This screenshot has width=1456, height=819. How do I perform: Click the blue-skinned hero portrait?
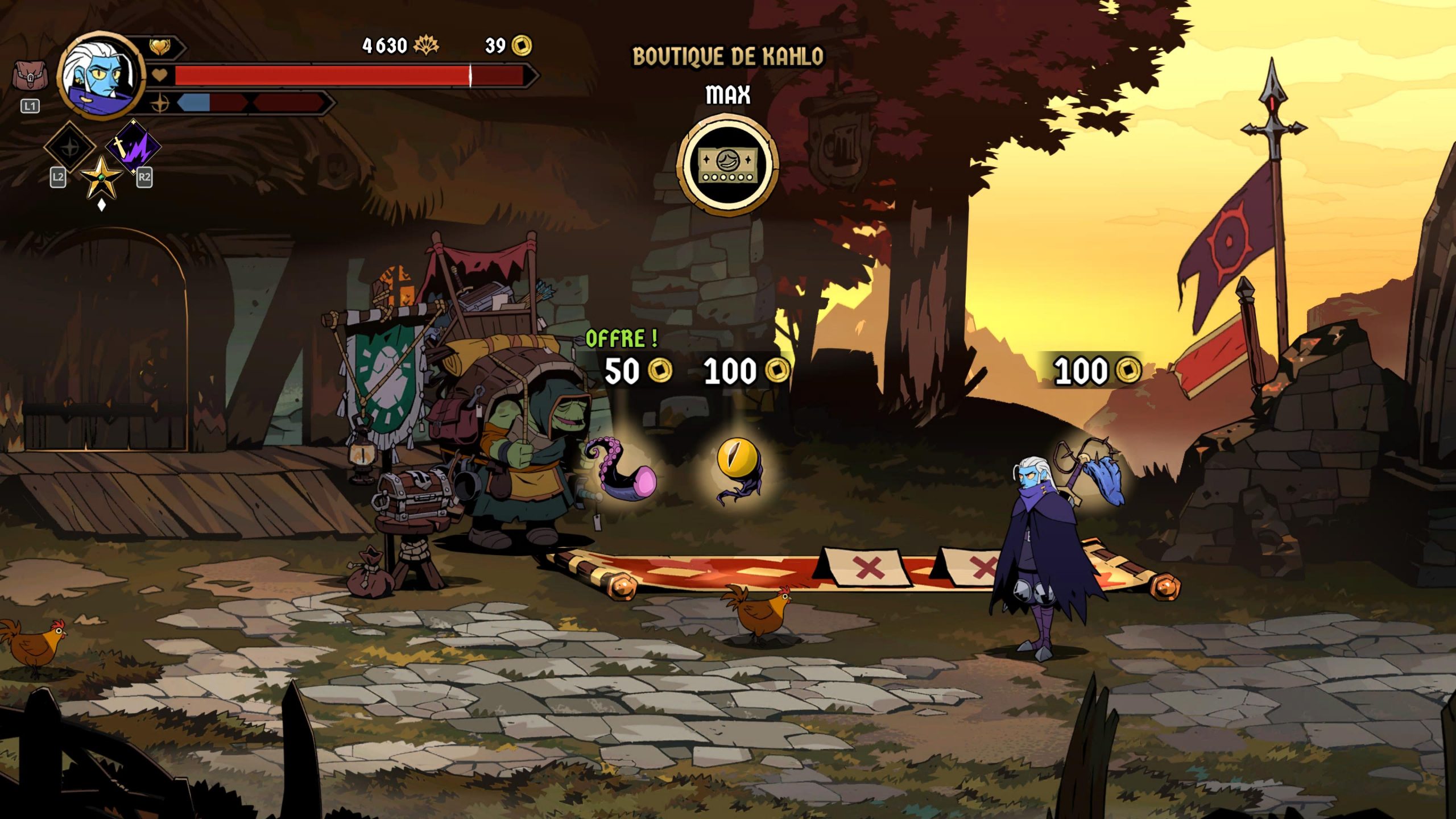[x=101, y=75]
